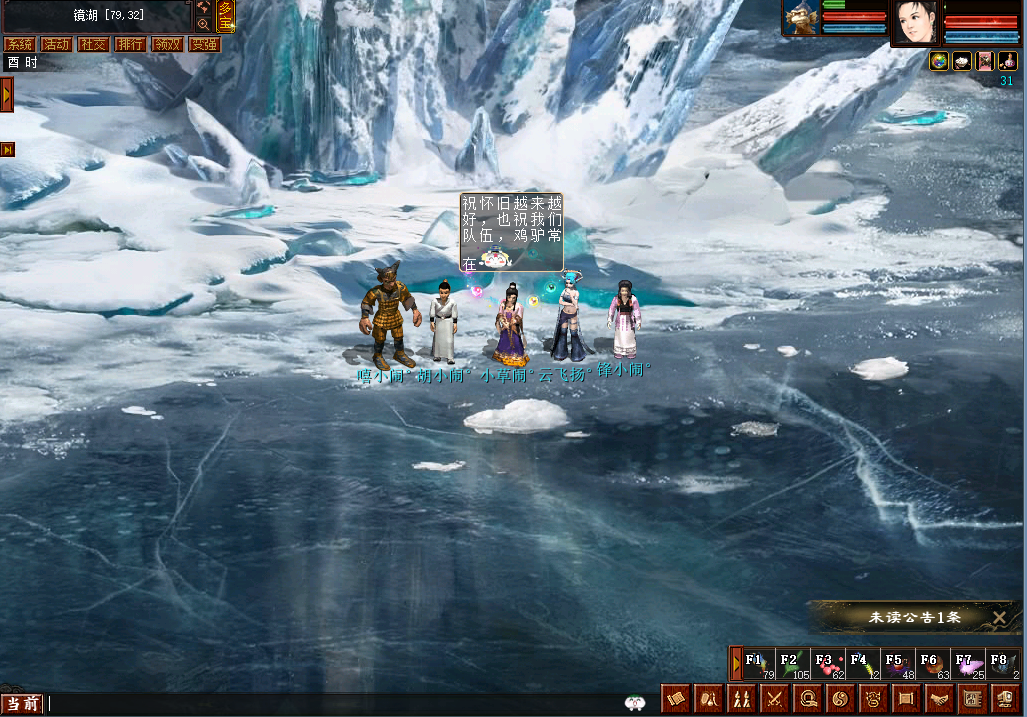The width and height of the screenshot is (1027, 717).
Task: Open the emoticon picker in the chat bar
Action: (634, 703)
